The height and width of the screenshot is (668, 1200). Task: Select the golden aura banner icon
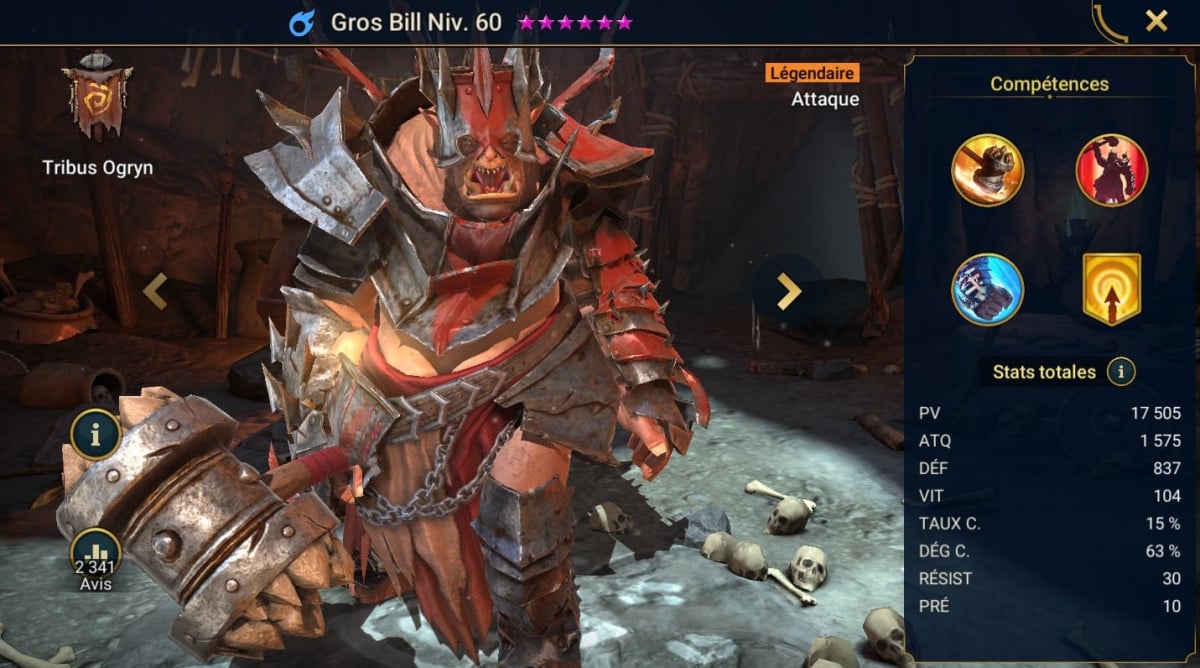[1111, 289]
